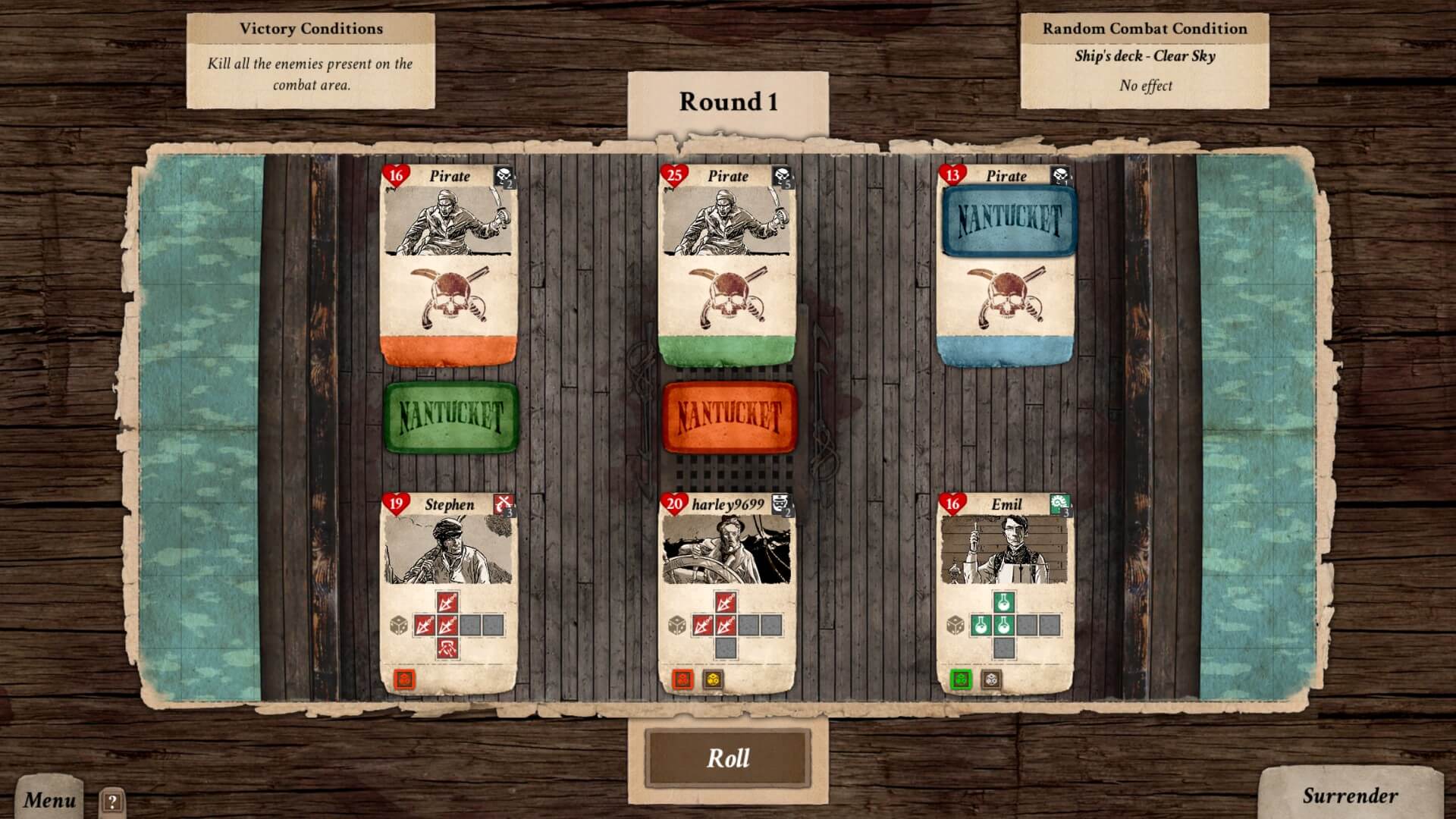The width and height of the screenshot is (1456, 819).
Task: Surrender the battle
Action: tap(1350, 795)
